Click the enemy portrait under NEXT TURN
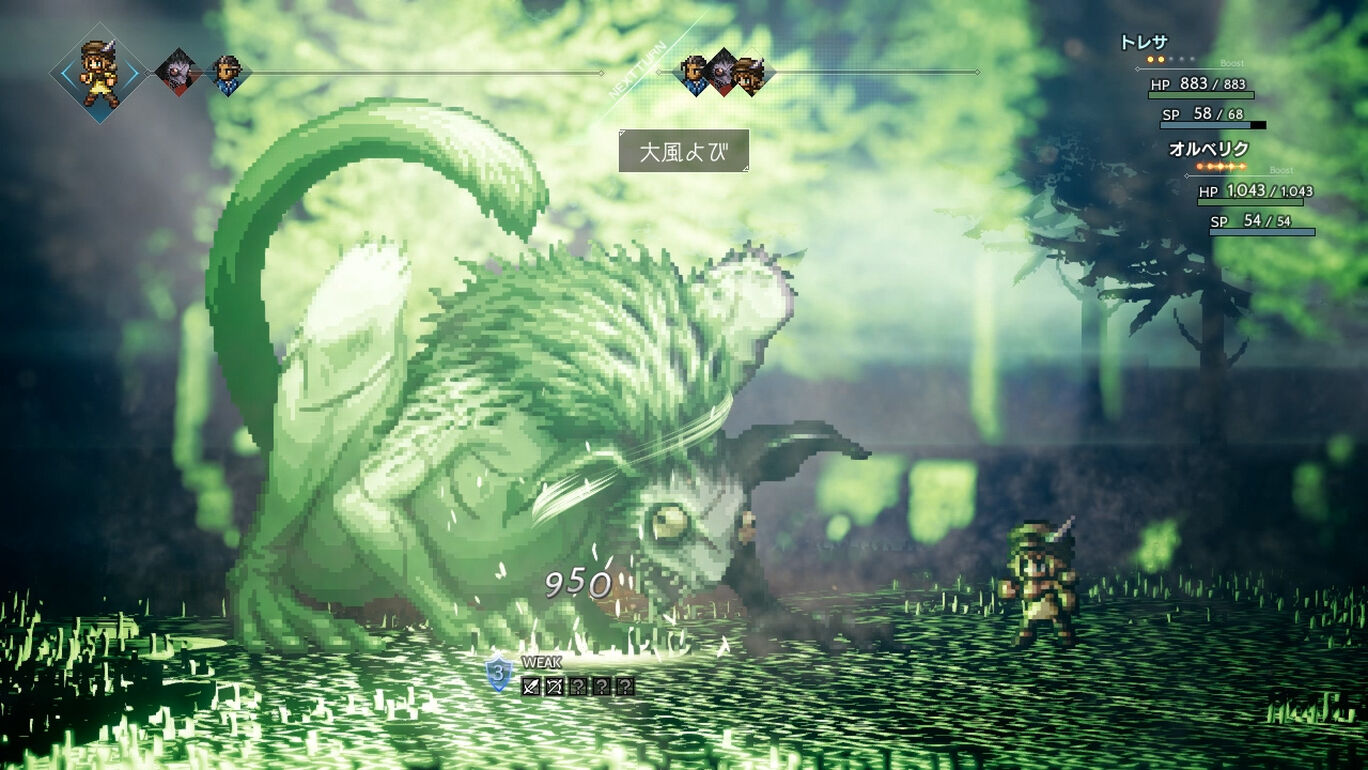1368x770 pixels. (x=722, y=70)
